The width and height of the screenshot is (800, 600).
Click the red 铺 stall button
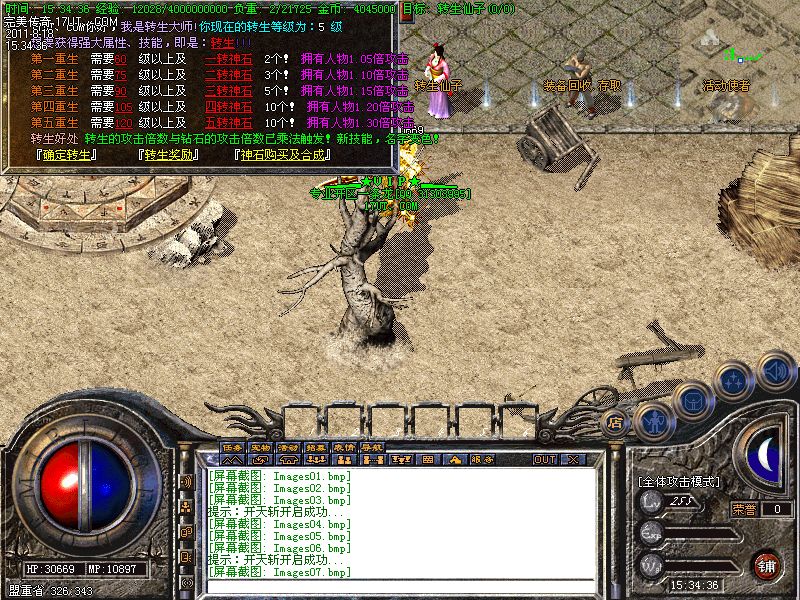coord(767,564)
